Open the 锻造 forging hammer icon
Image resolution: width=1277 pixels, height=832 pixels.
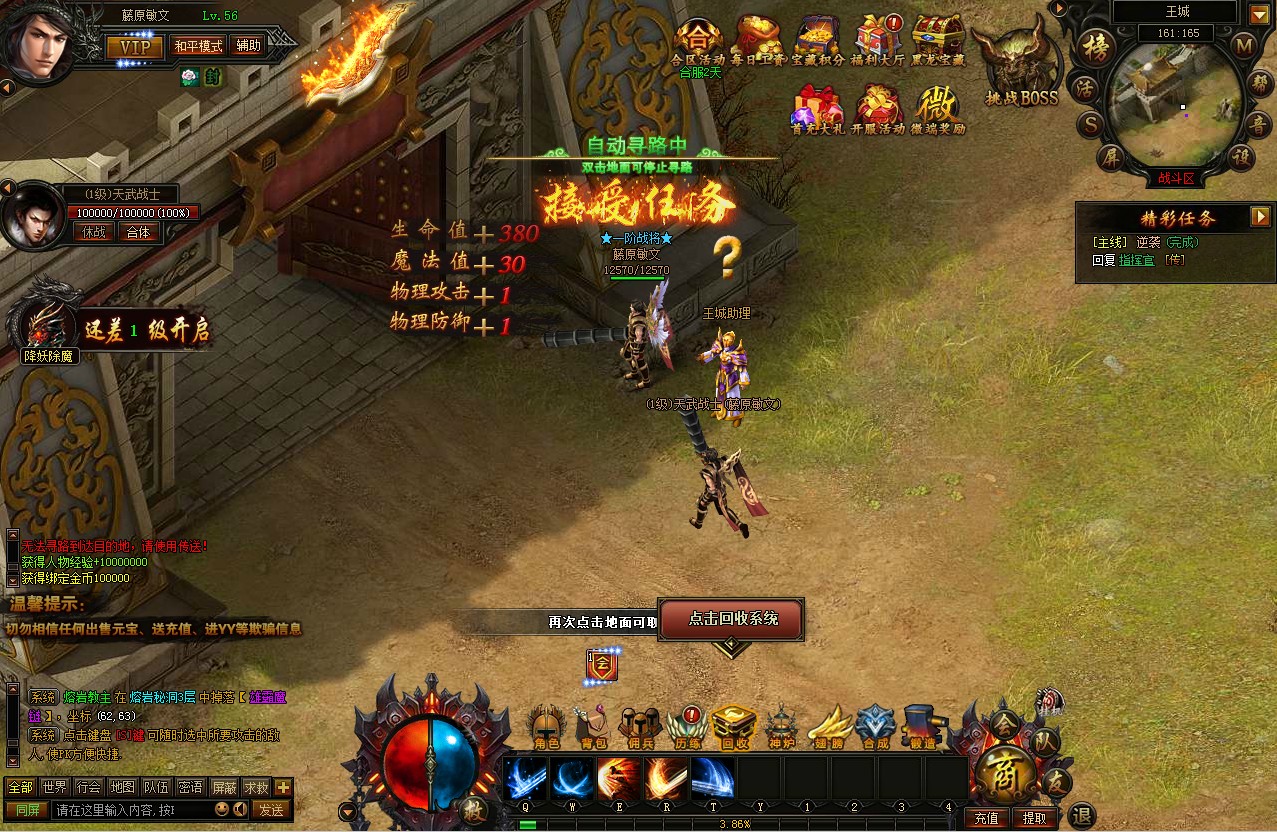[924, 727]
